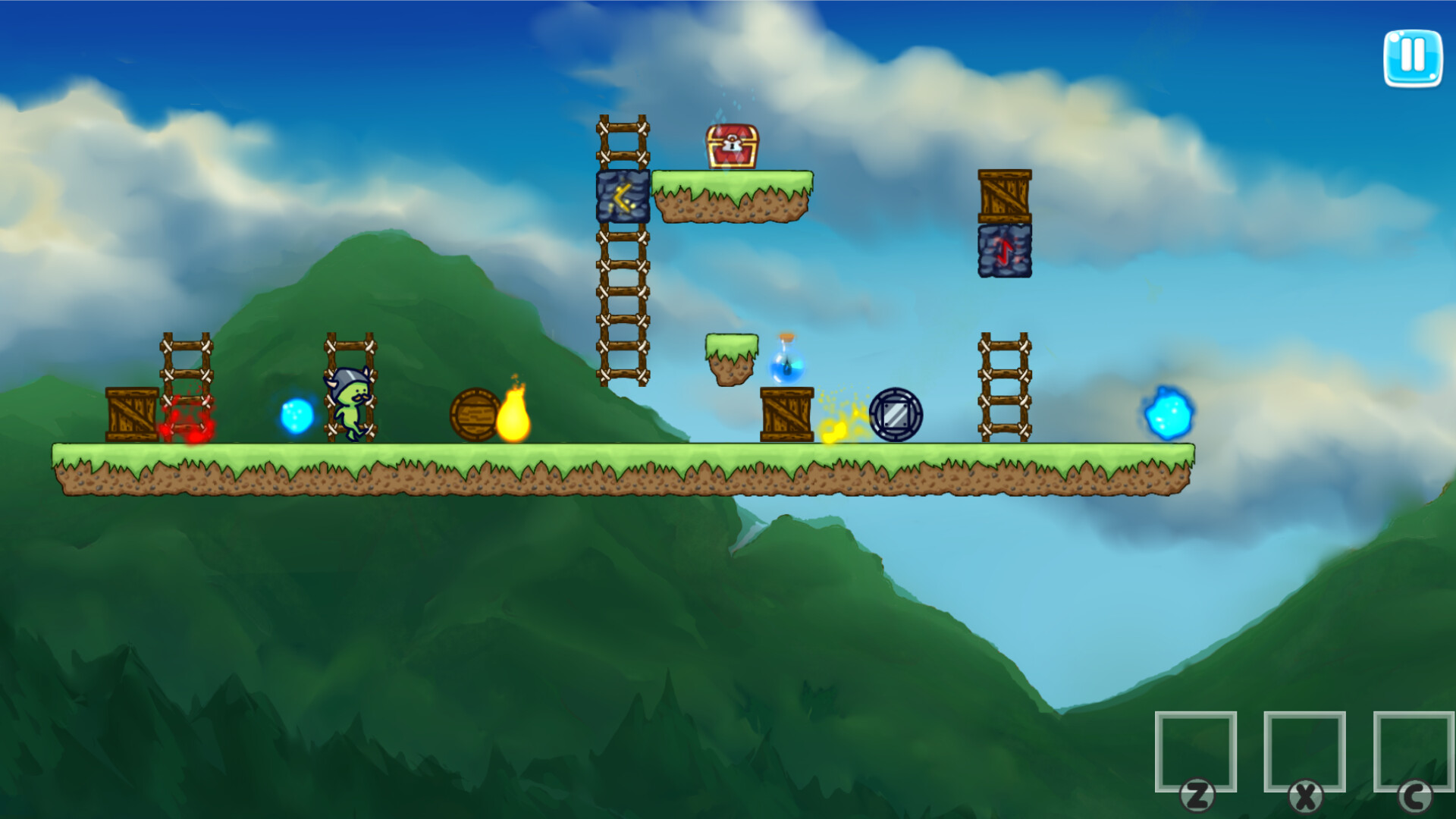The width and height of the screenshot is (1456, 819).
Task: Select the green viking character
Action: (x=350, y=404)
